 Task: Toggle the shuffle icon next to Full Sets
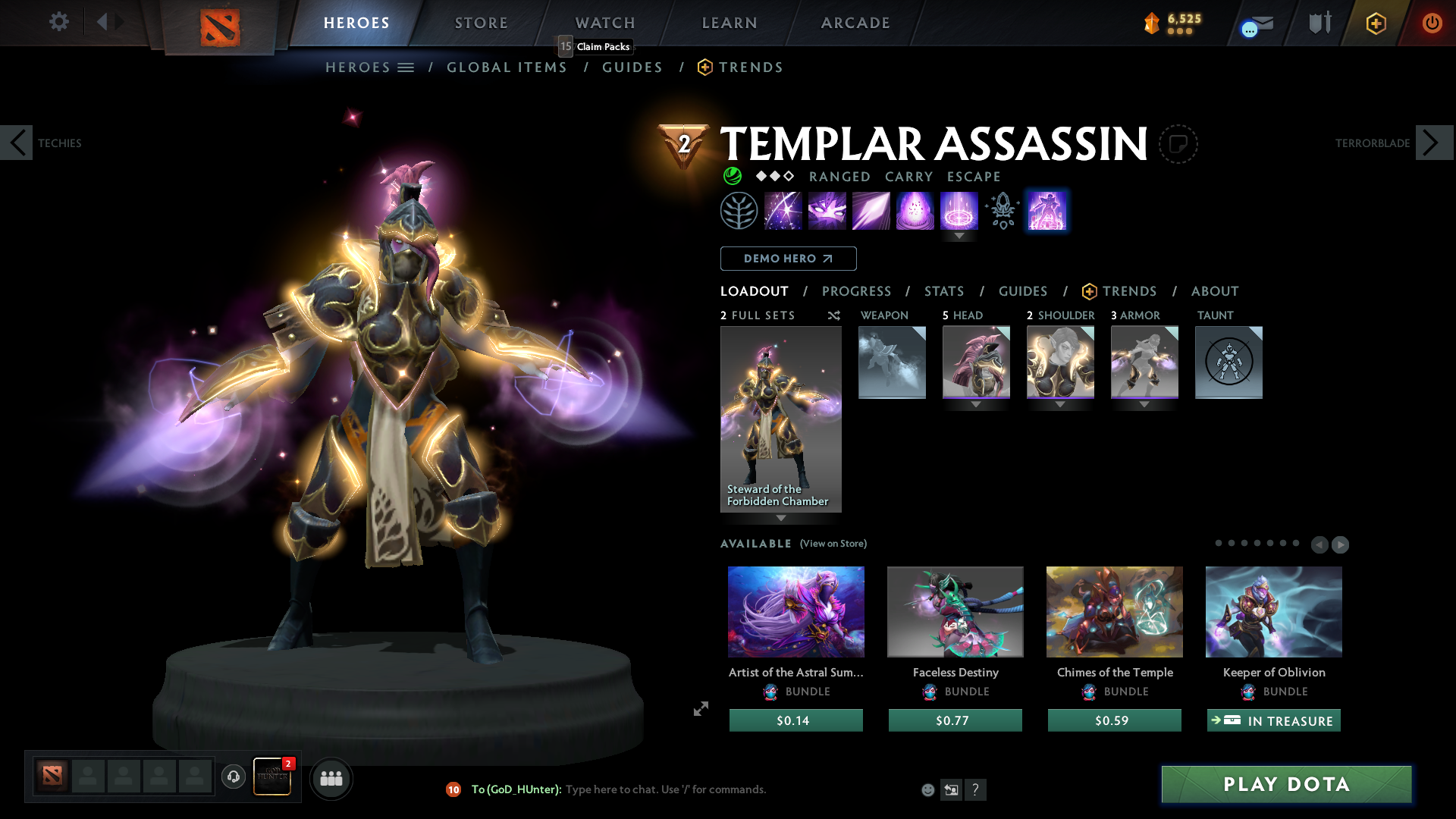[834, 315]
